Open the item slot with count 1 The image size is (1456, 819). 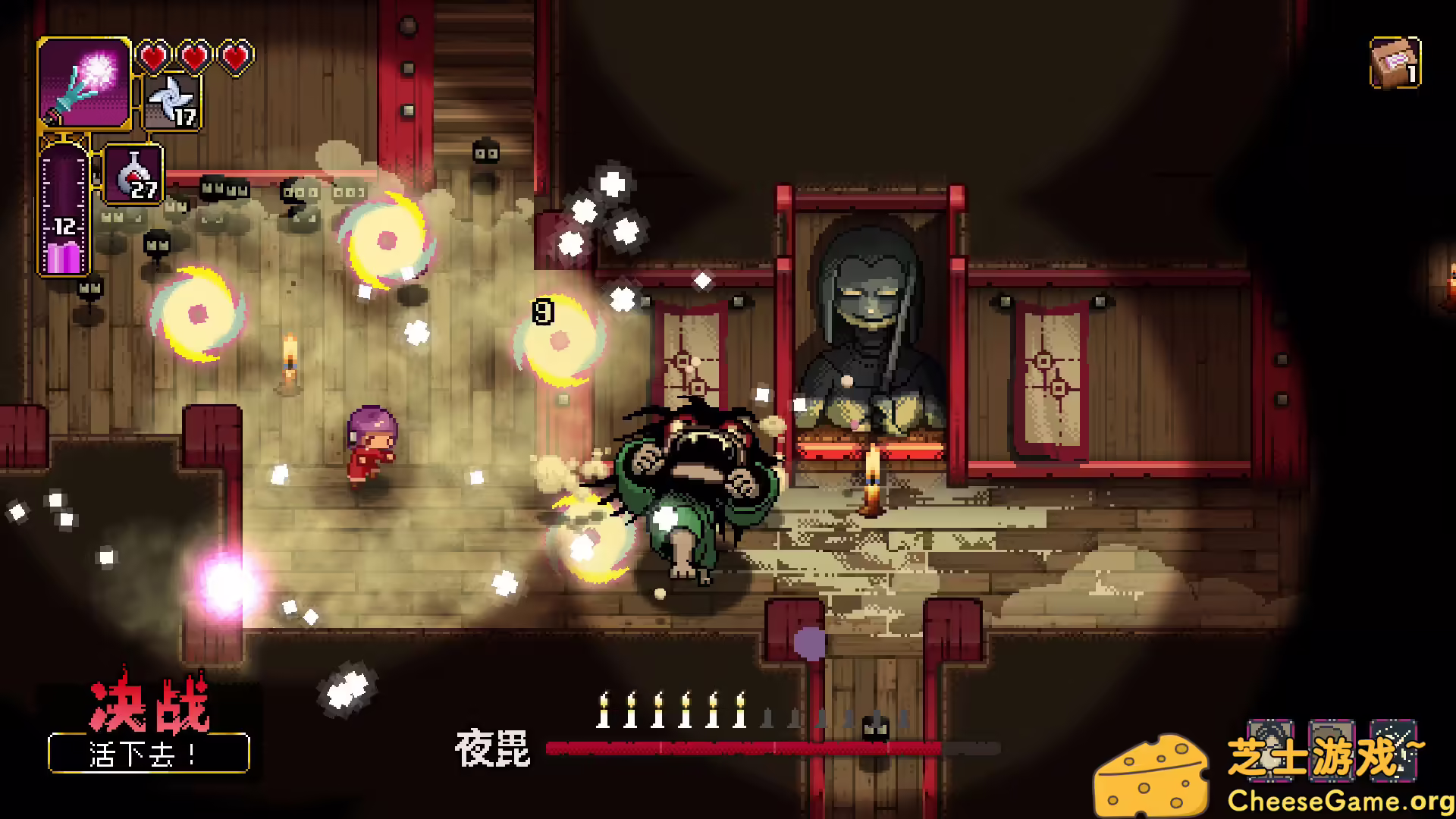(1394, 63)
